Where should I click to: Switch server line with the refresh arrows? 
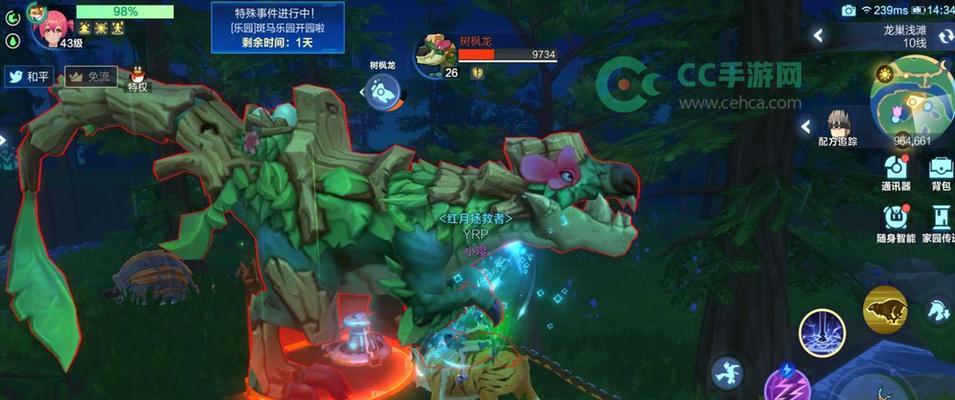(x=942, y=35)
